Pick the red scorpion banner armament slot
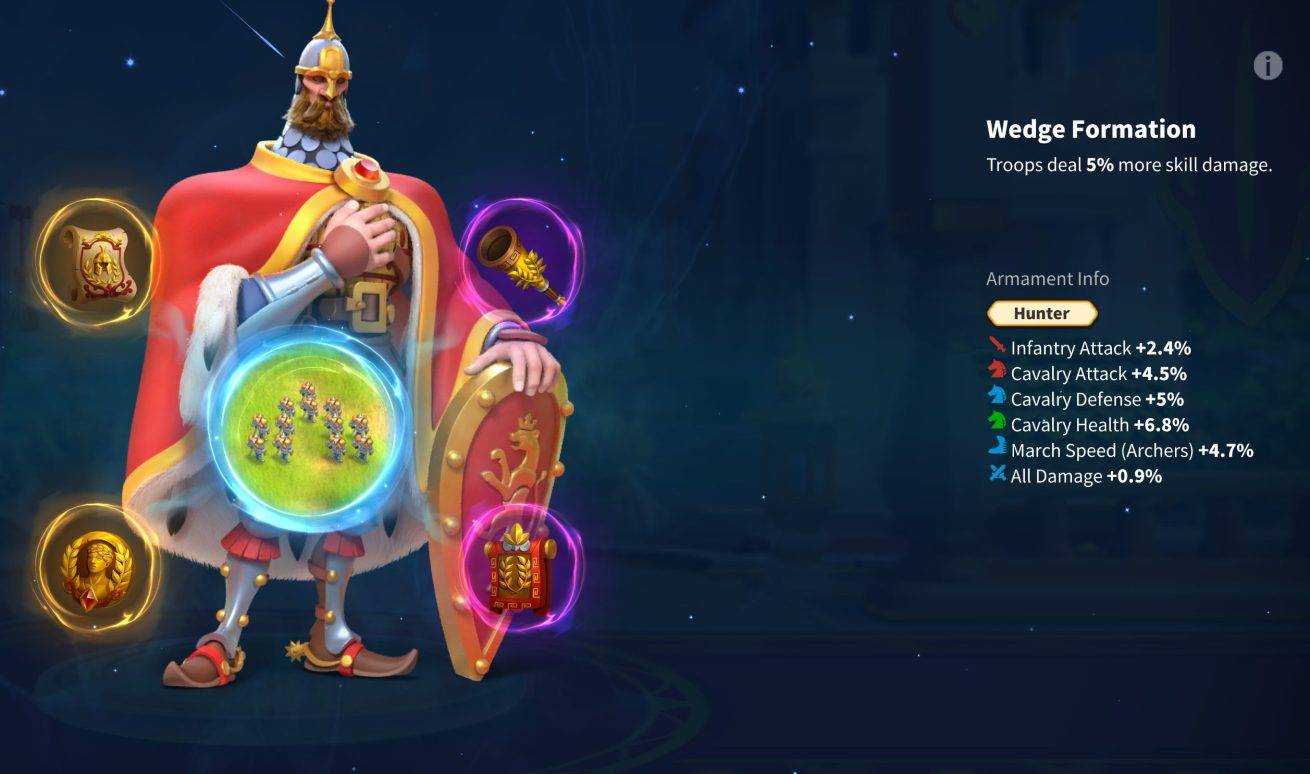The image size is (1310, 774). (x=520, y=568)
